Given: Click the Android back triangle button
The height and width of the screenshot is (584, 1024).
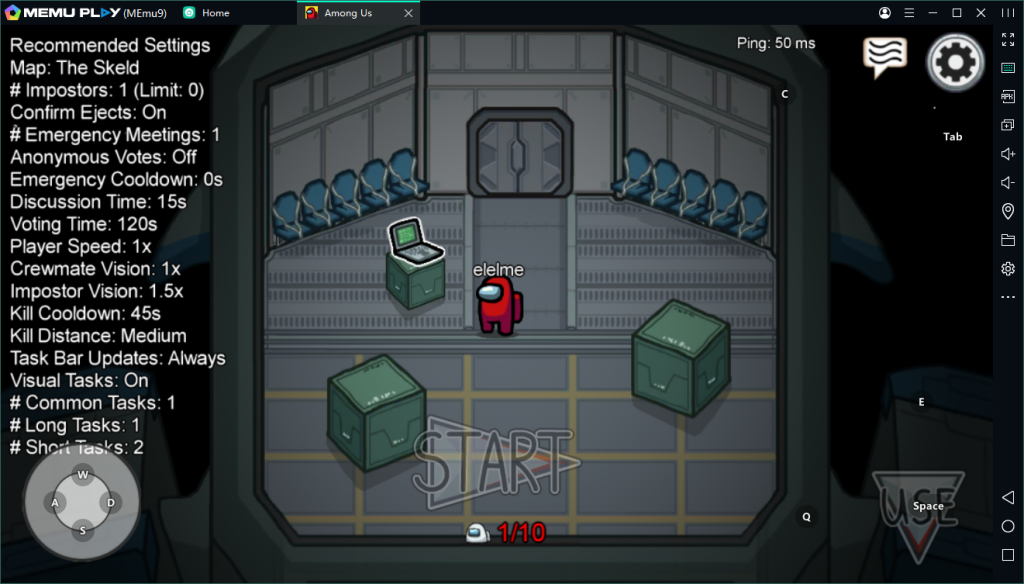Looking at the screenshot, I should coord(1008,498).
